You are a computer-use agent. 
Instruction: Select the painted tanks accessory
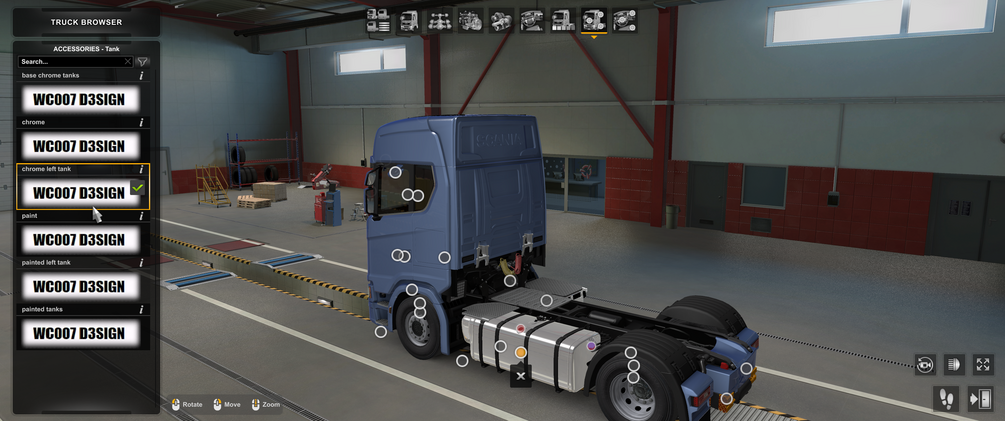(x=80, y=333)
